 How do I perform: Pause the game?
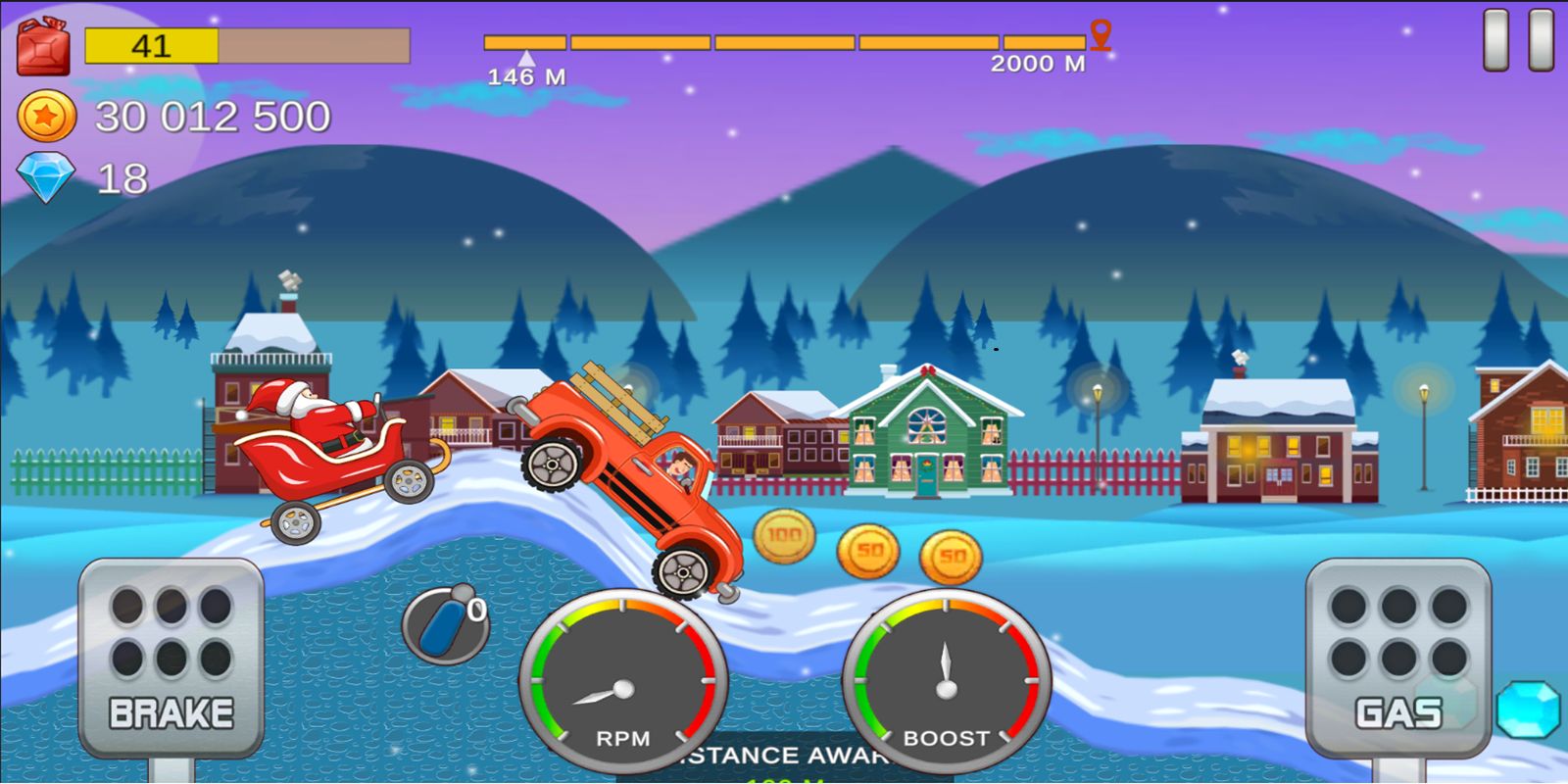coord(1518,41)
